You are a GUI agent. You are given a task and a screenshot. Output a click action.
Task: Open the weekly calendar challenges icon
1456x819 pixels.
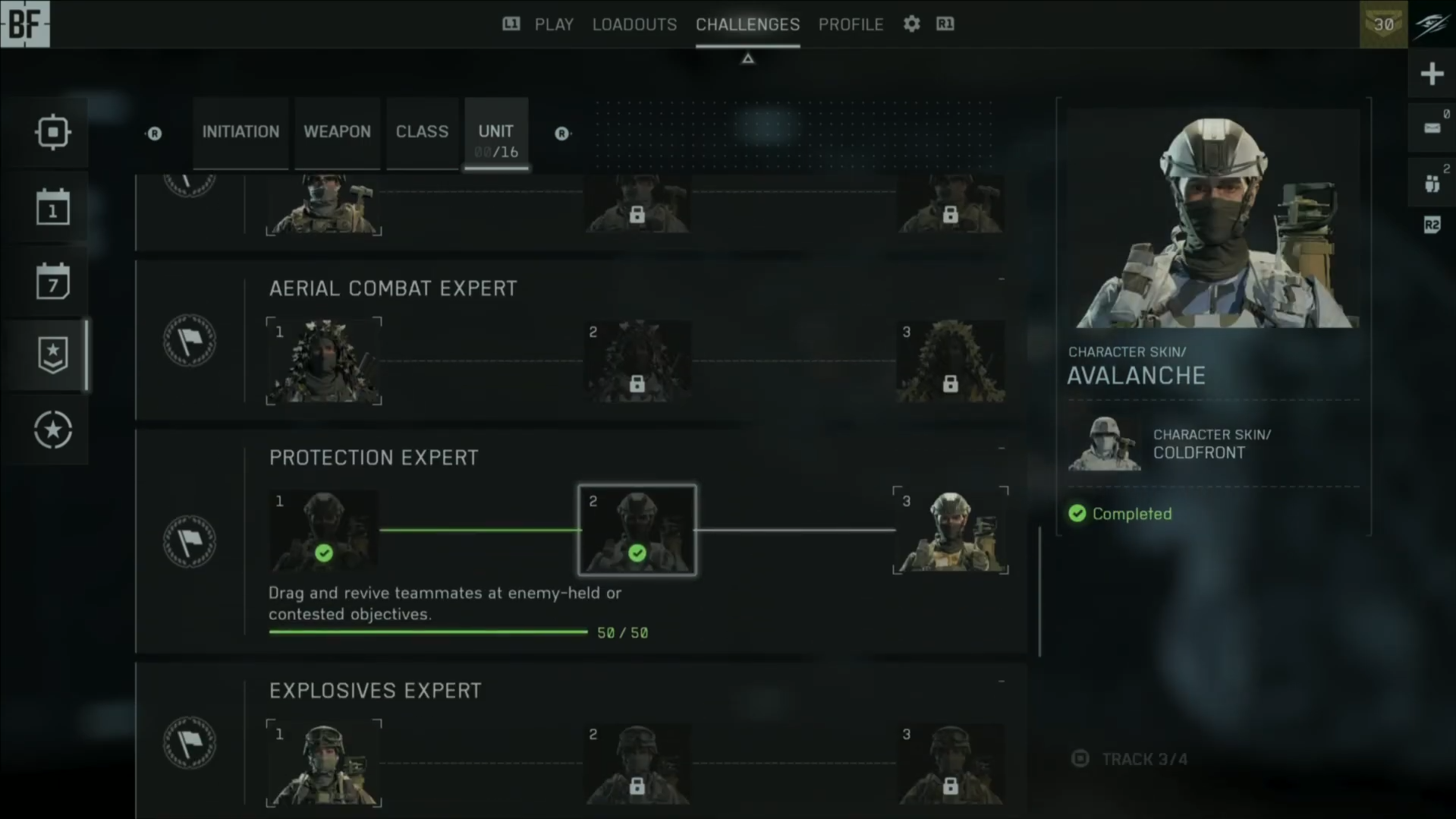pos(52,282)
